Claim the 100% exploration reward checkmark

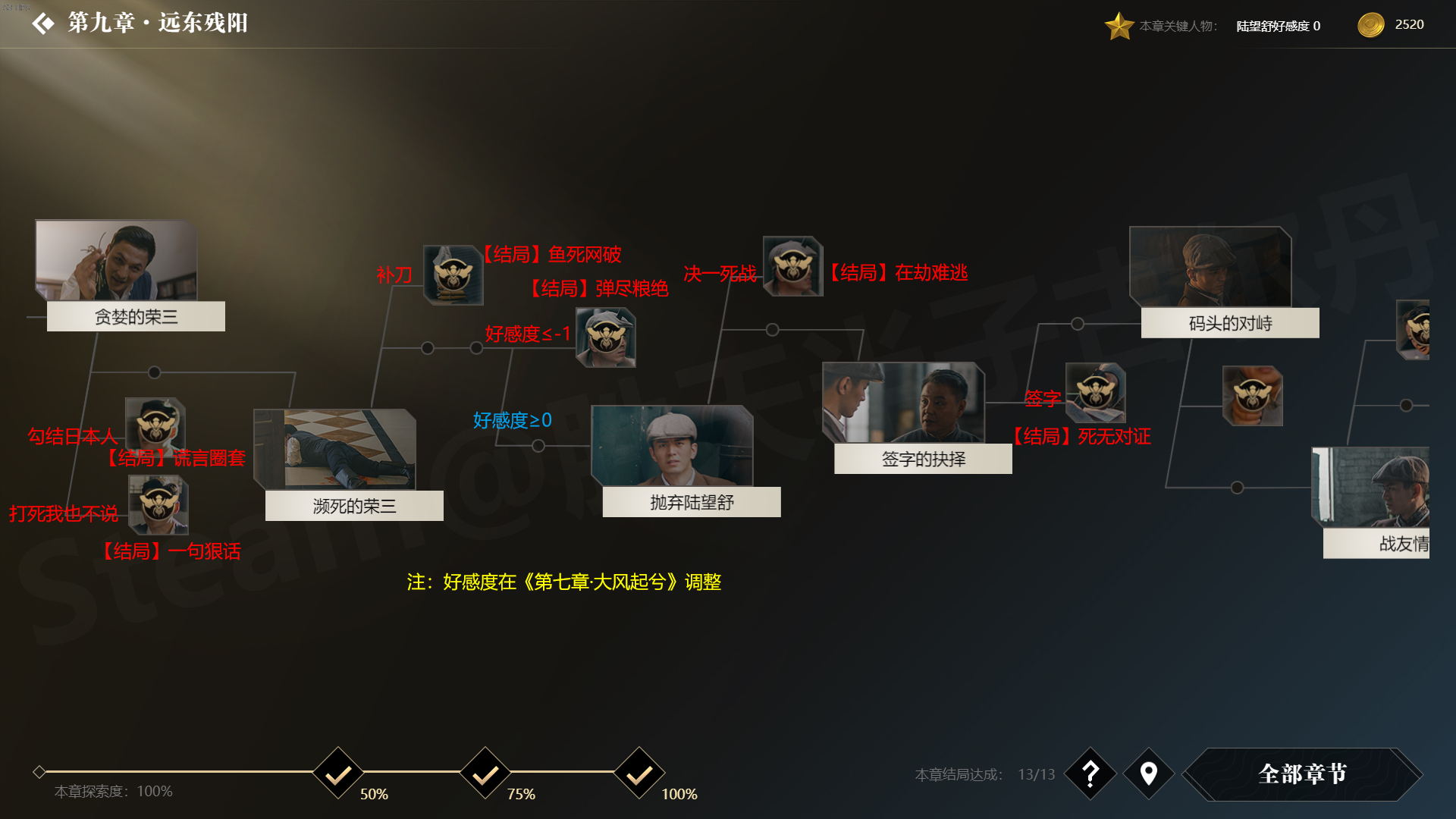coord(639,773)
